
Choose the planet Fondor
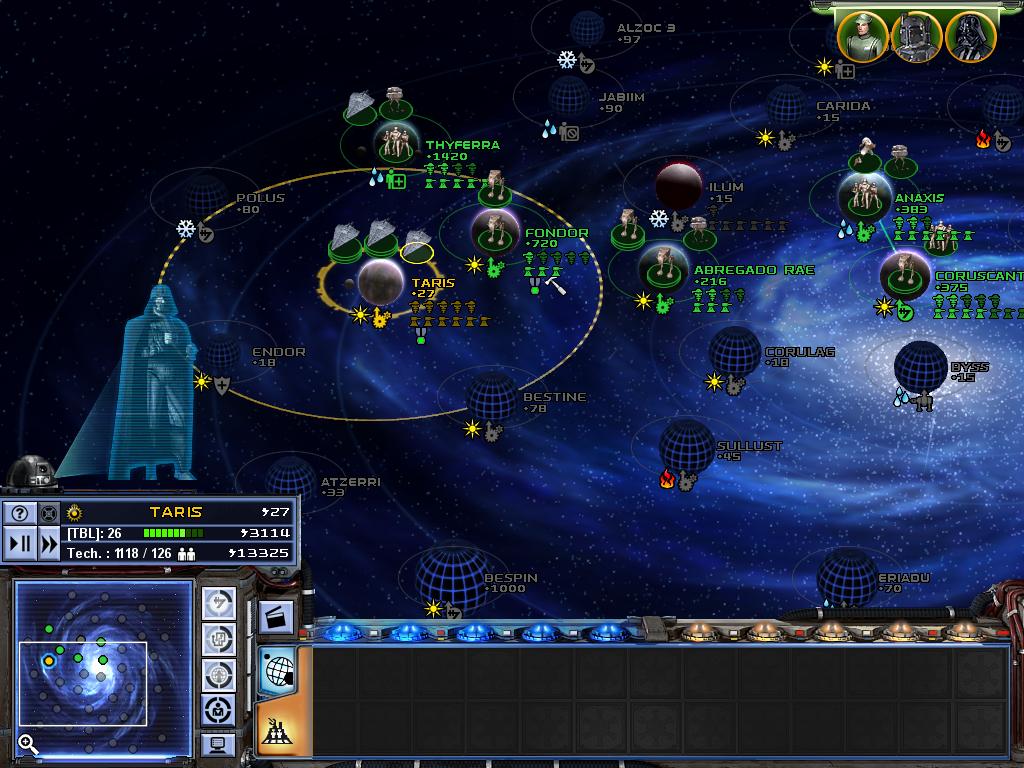coord(494,232)
